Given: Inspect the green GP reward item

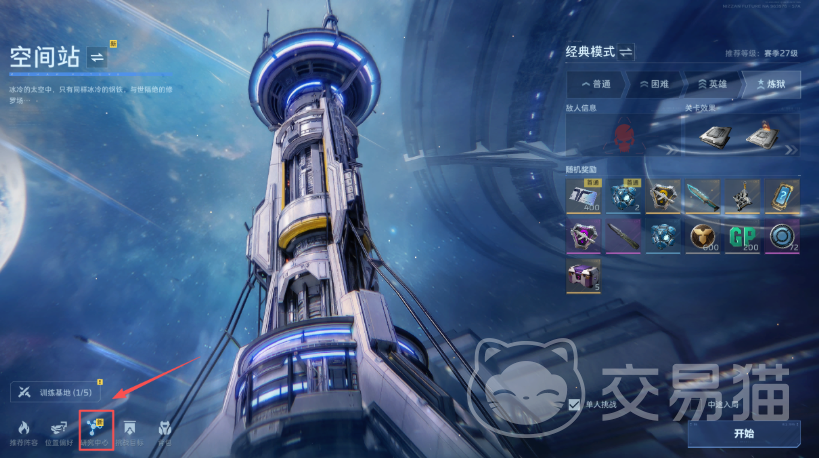Looking at the screenshot, I should 742,237.
